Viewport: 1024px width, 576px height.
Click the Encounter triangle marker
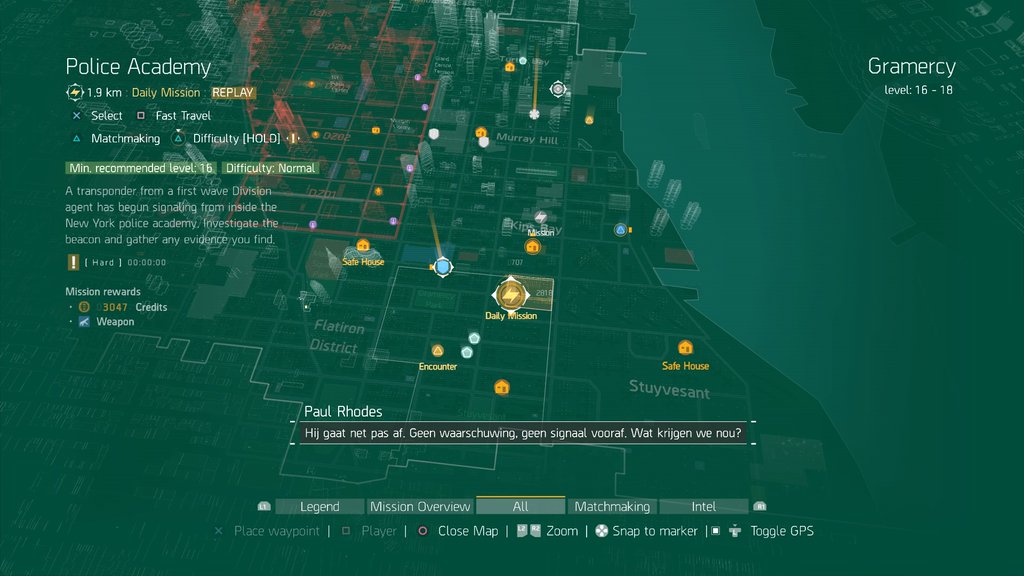tap(437, 351)
